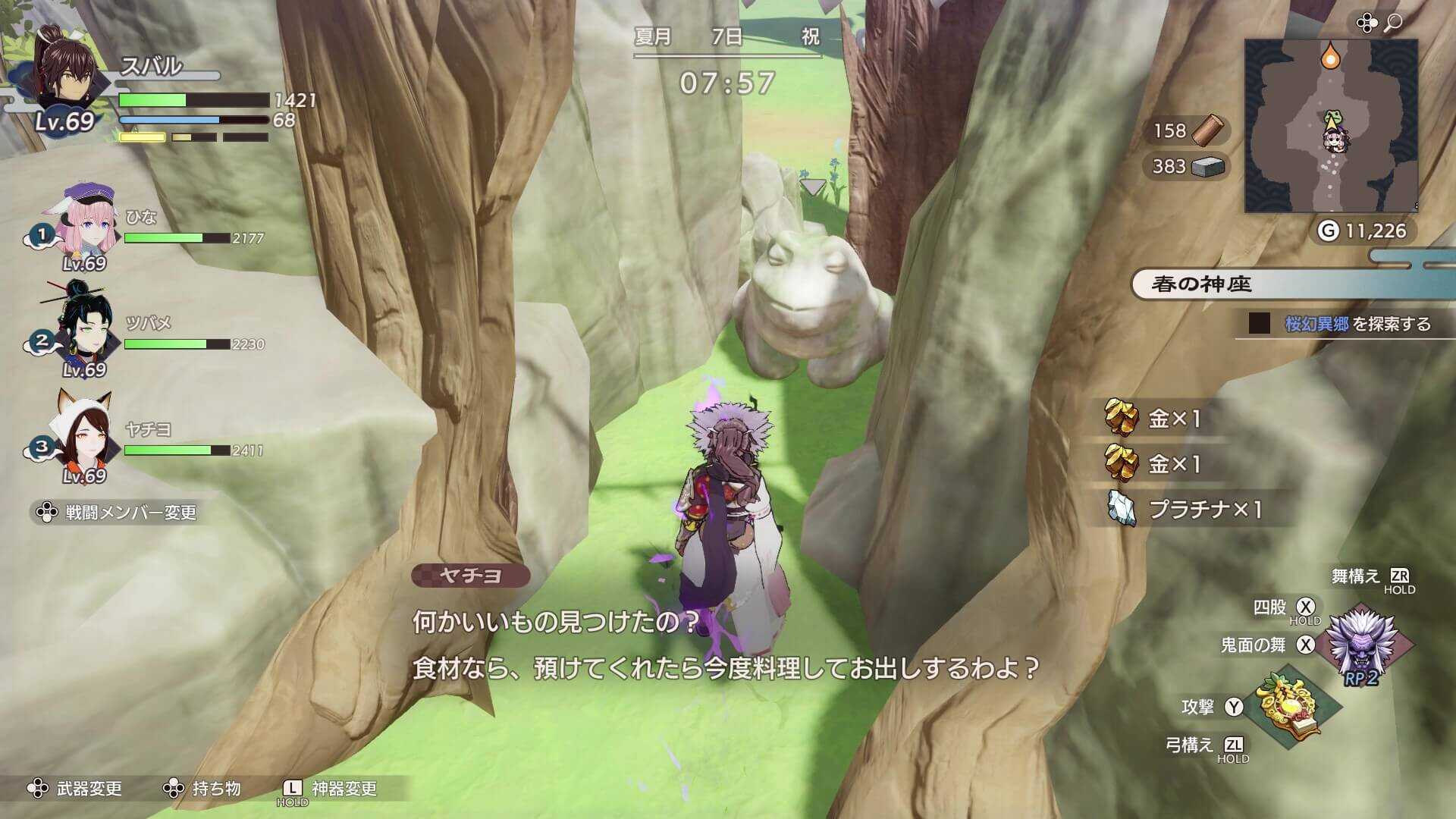Click the stone icon showing 383

point(1207,168)
